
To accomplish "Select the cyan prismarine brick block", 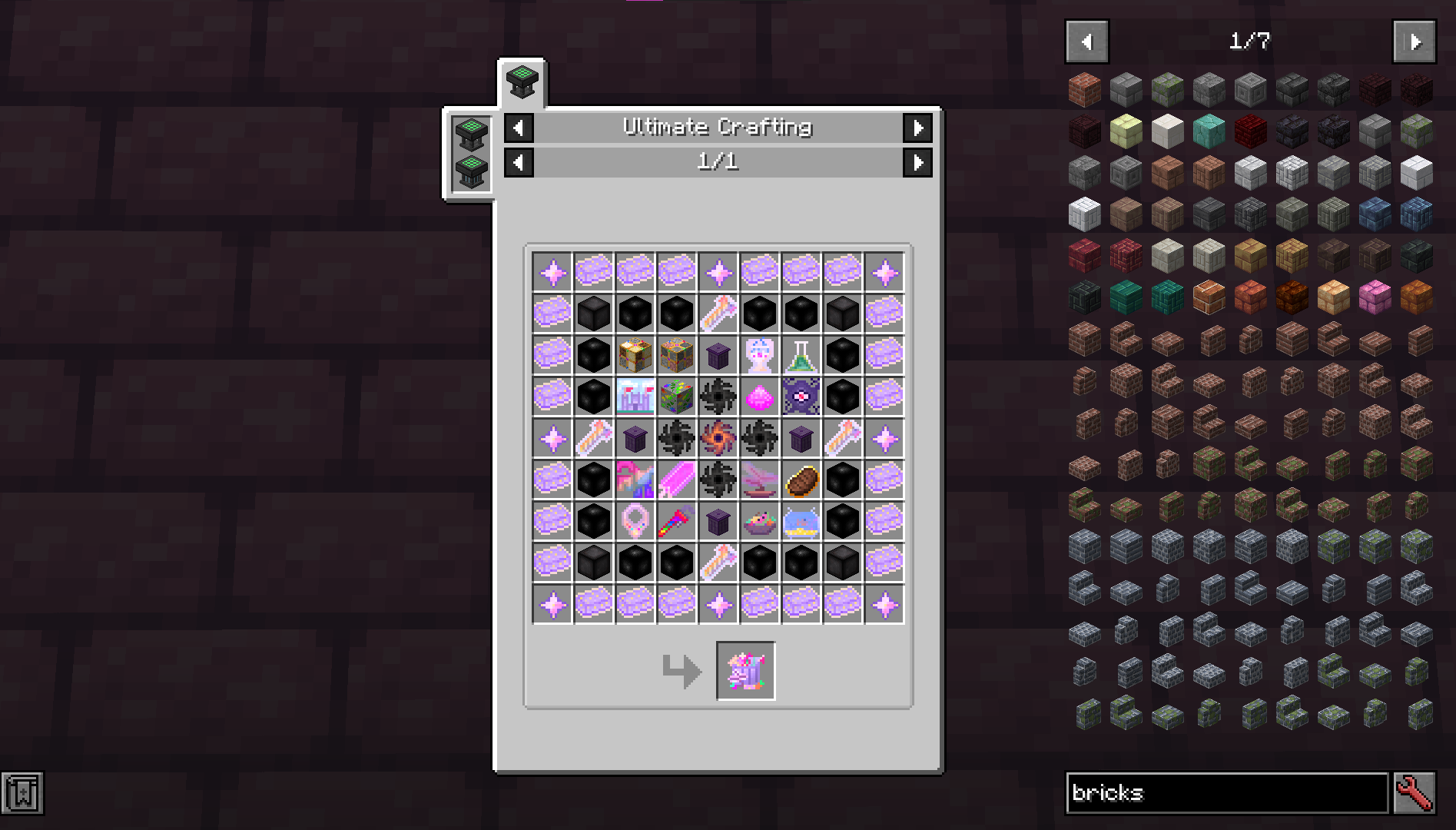I will pyautogui.click(x=1209, y=131).
